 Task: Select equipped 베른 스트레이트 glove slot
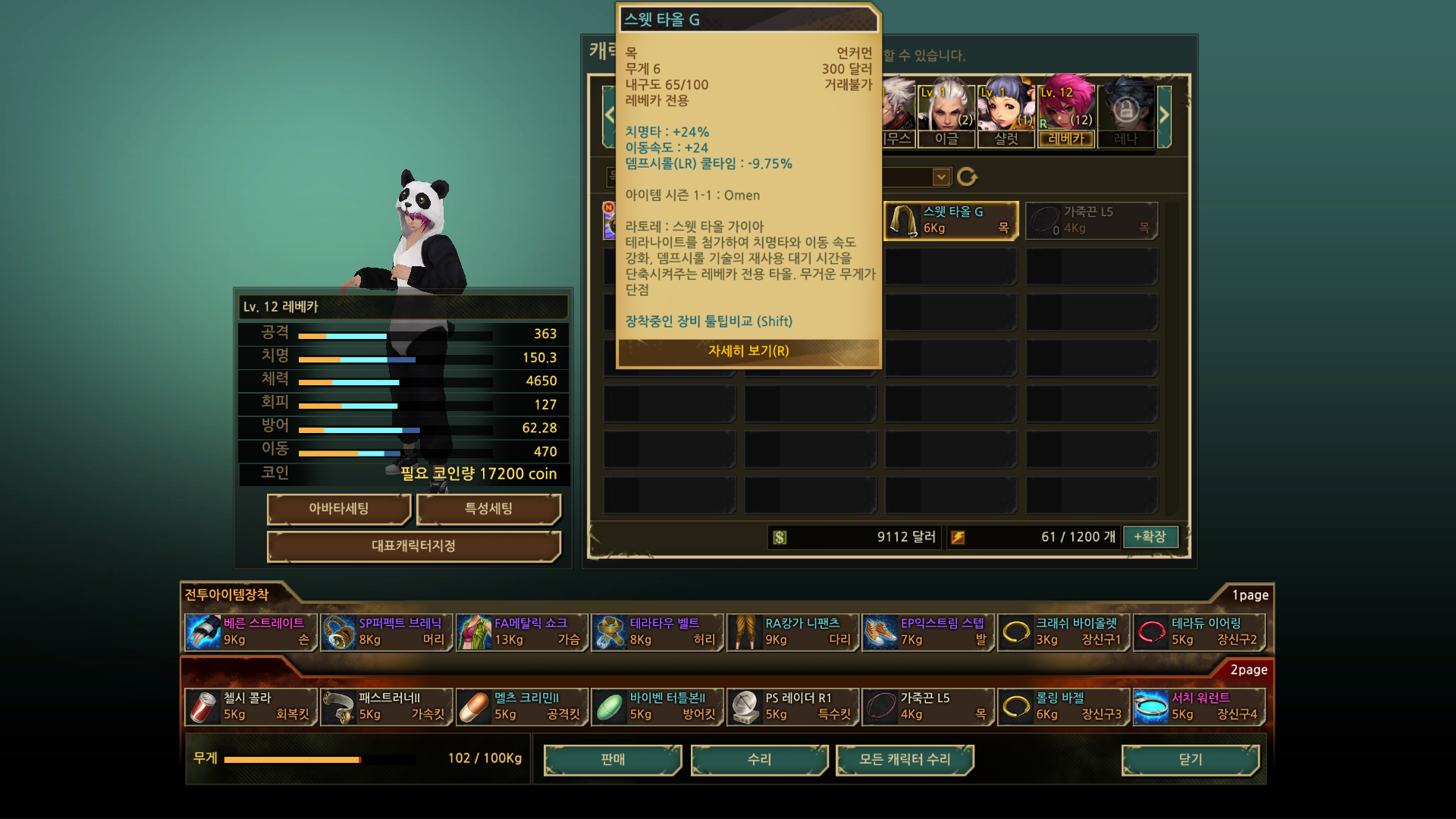click(250, 632)
